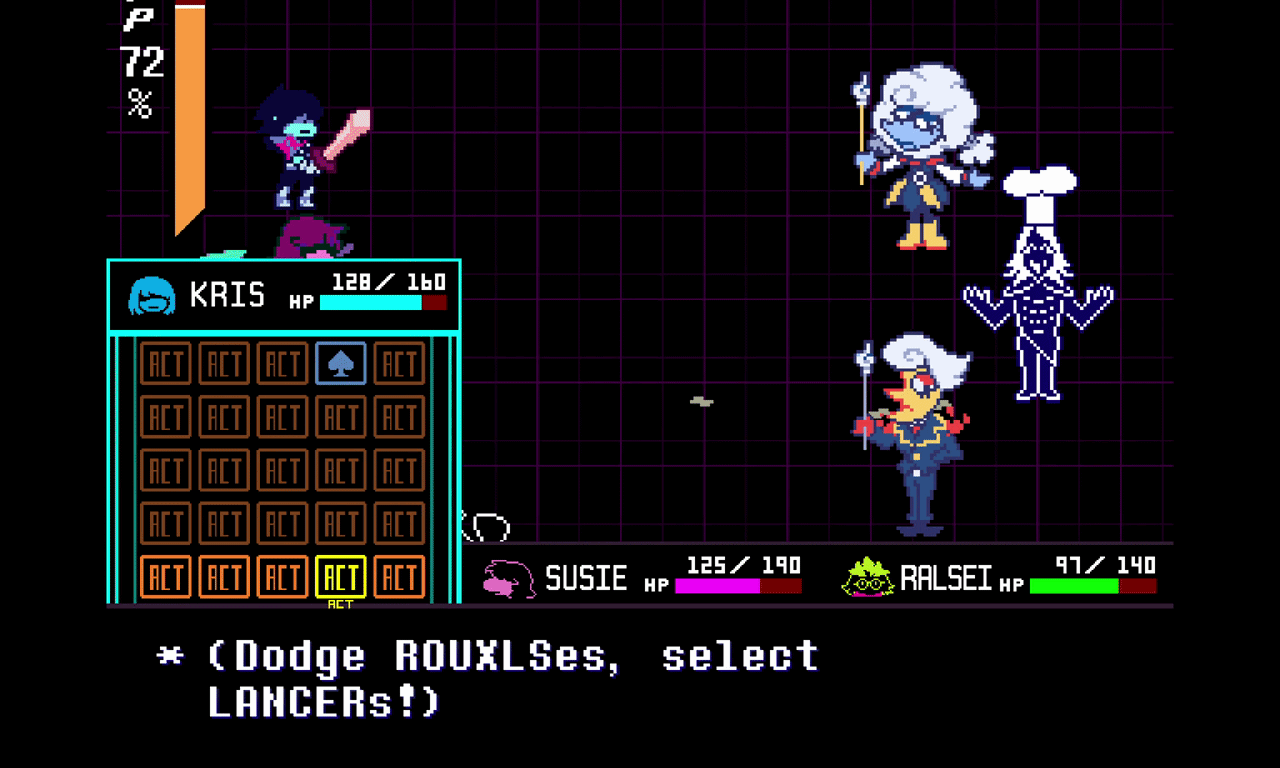
Task: Click the yellow-highlighted ACT button
Action: 340,577
